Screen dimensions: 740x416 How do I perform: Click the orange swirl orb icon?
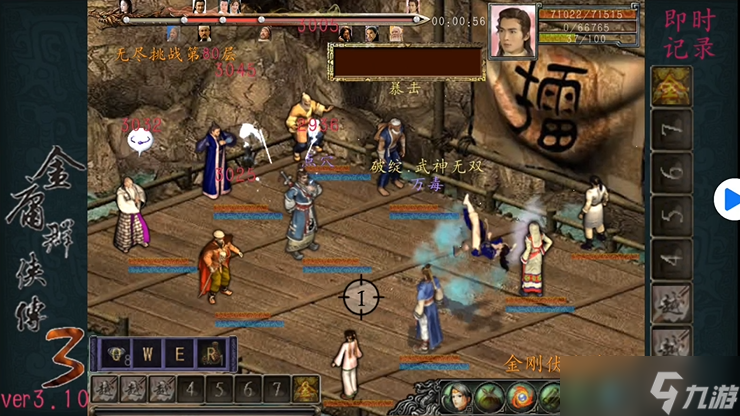[x=521, y=397]
